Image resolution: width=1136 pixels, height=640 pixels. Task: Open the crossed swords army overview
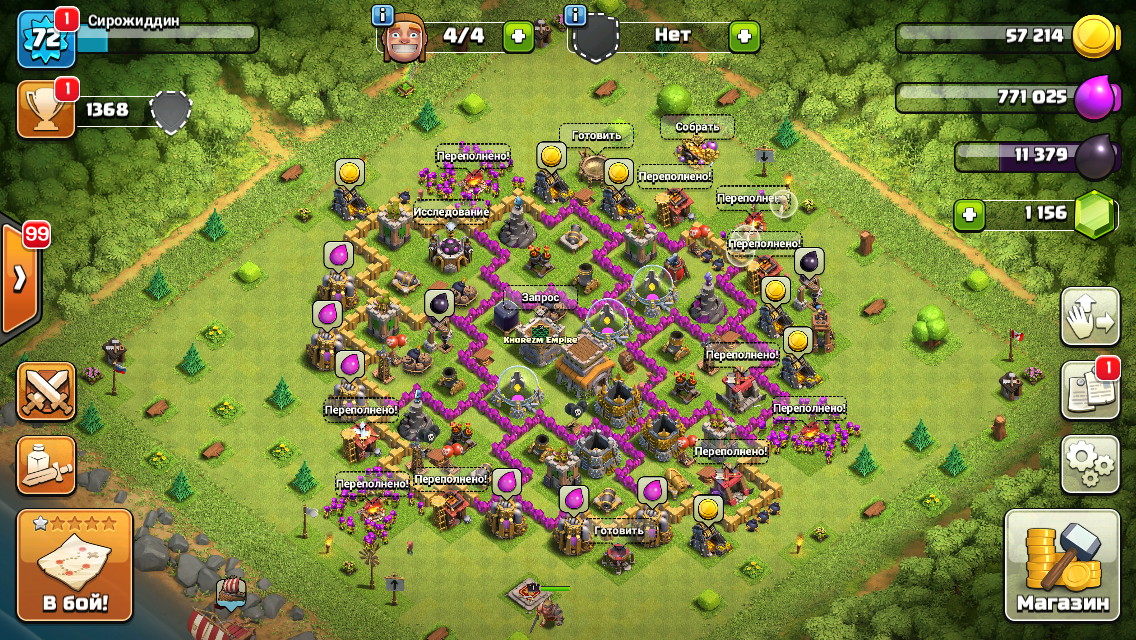46,391
